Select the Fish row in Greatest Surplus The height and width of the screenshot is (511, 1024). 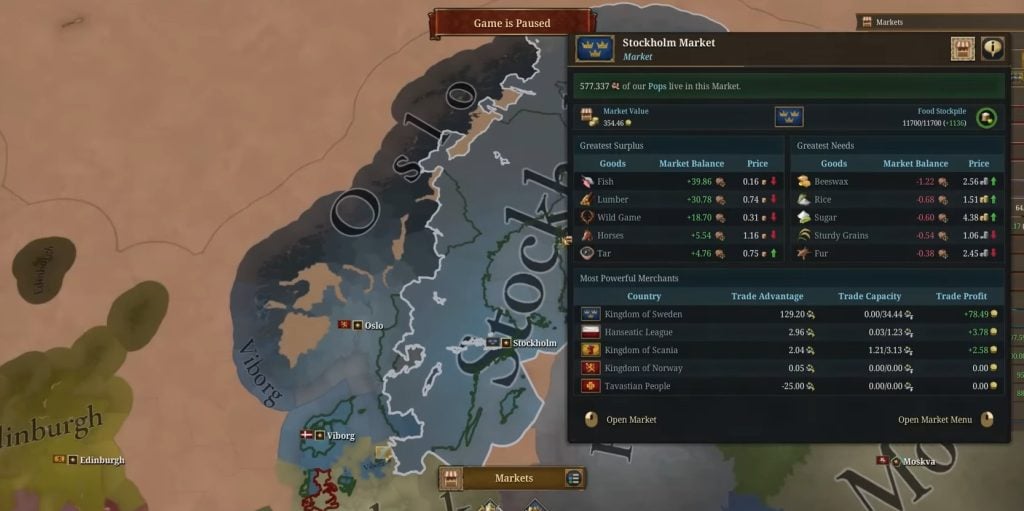pos(679,182)
